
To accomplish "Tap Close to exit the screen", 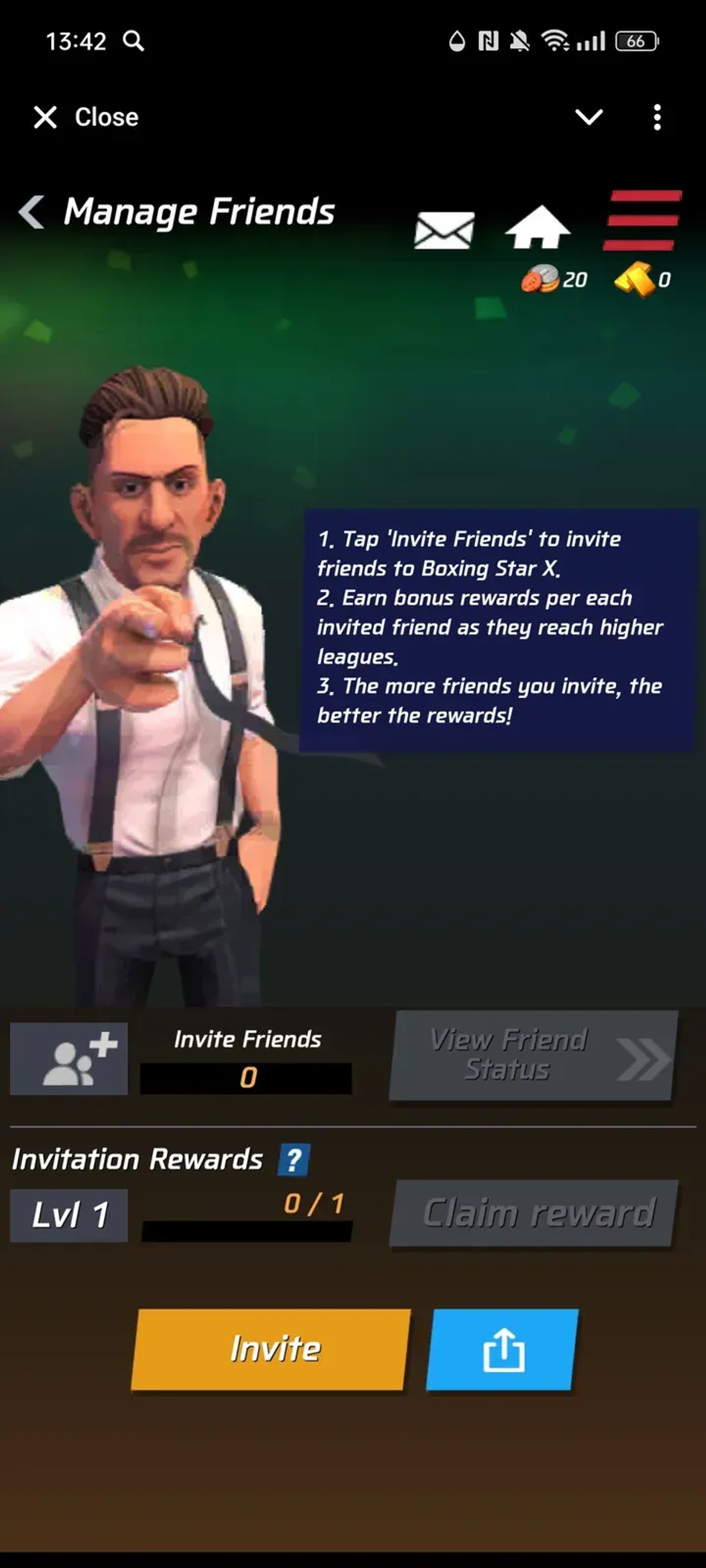I will click(85, 117).
